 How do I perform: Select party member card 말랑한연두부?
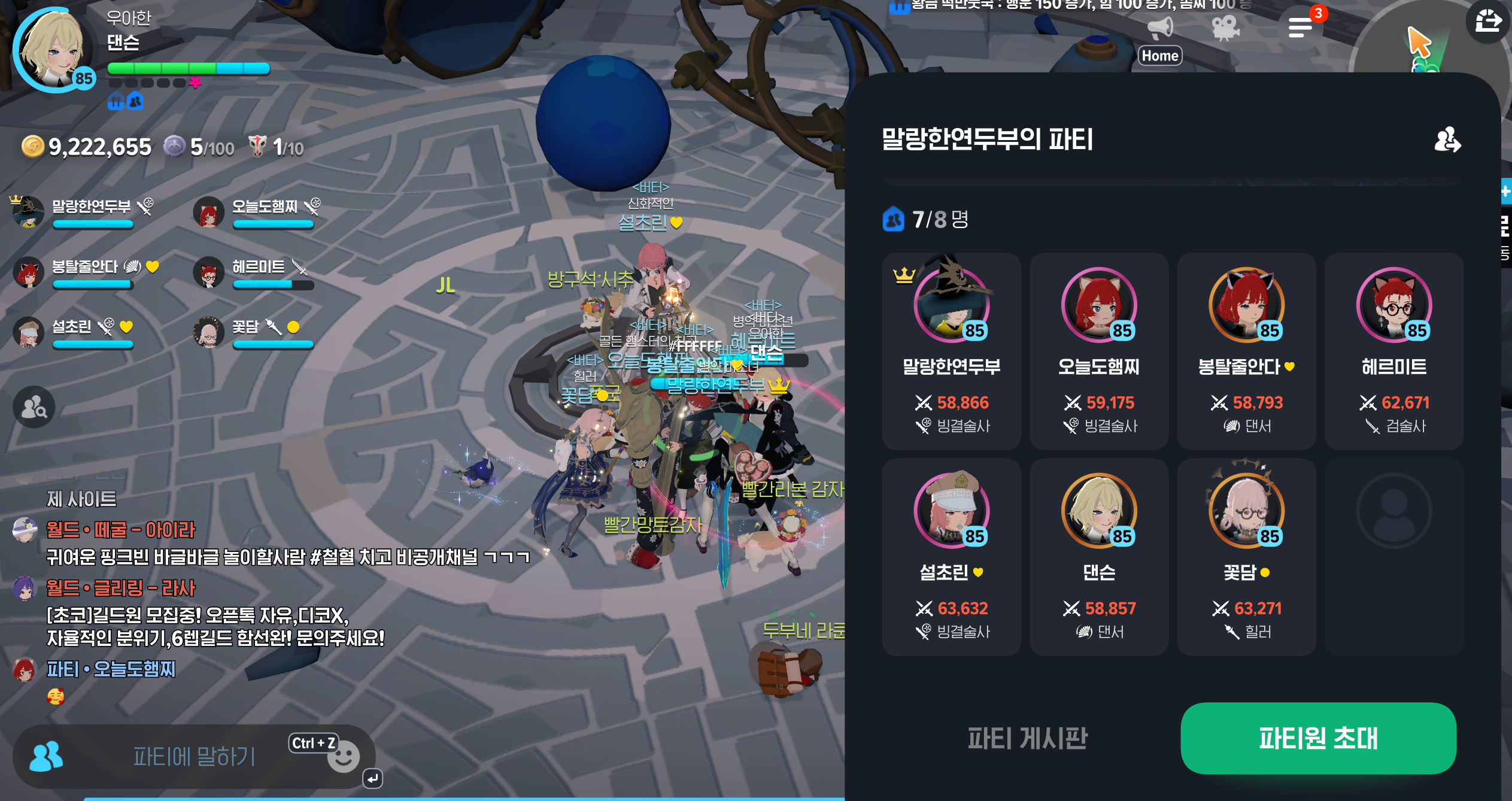951,351
